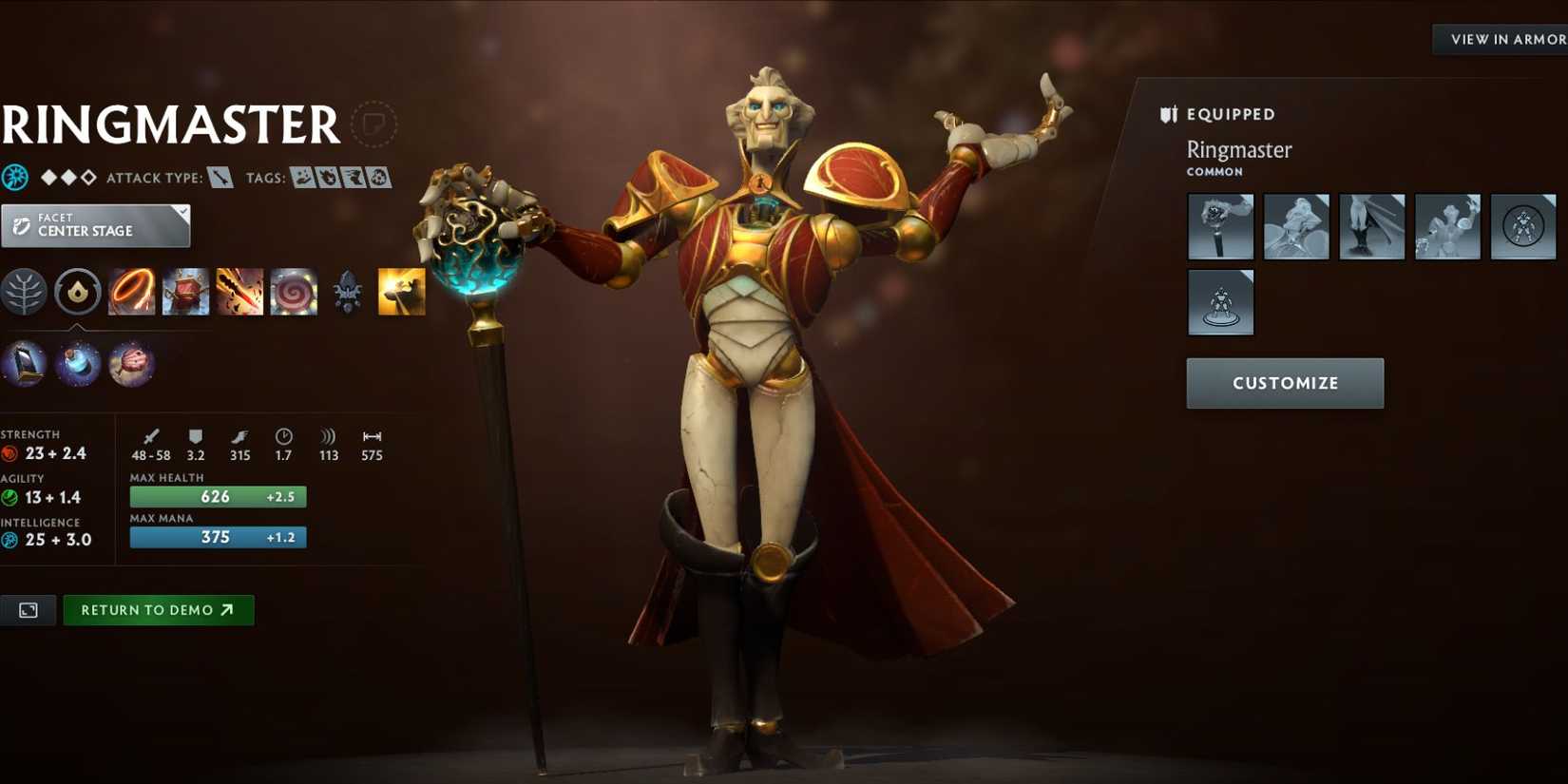The image size is (1568, 784).
Task: Click the RETURN TO DEMO button
Action: [x=158, y=610]
